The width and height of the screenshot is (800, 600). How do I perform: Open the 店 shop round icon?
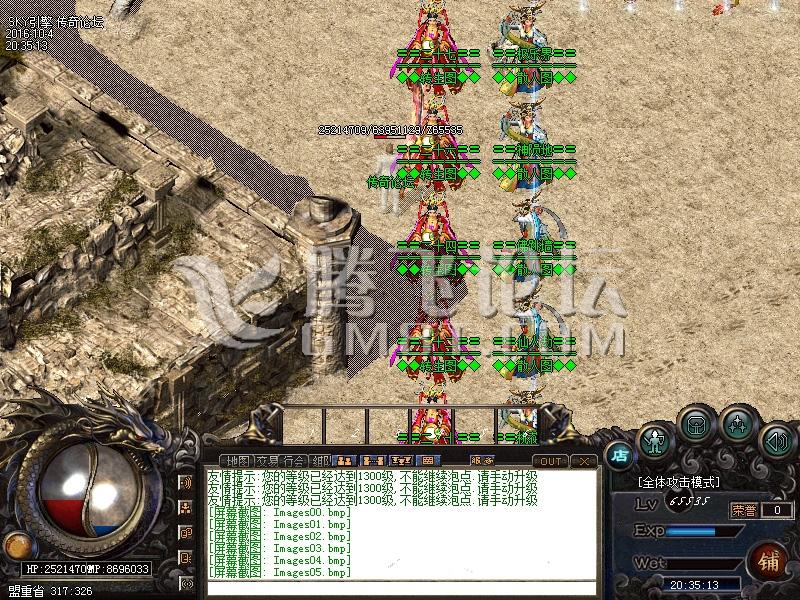click(619, 453)
